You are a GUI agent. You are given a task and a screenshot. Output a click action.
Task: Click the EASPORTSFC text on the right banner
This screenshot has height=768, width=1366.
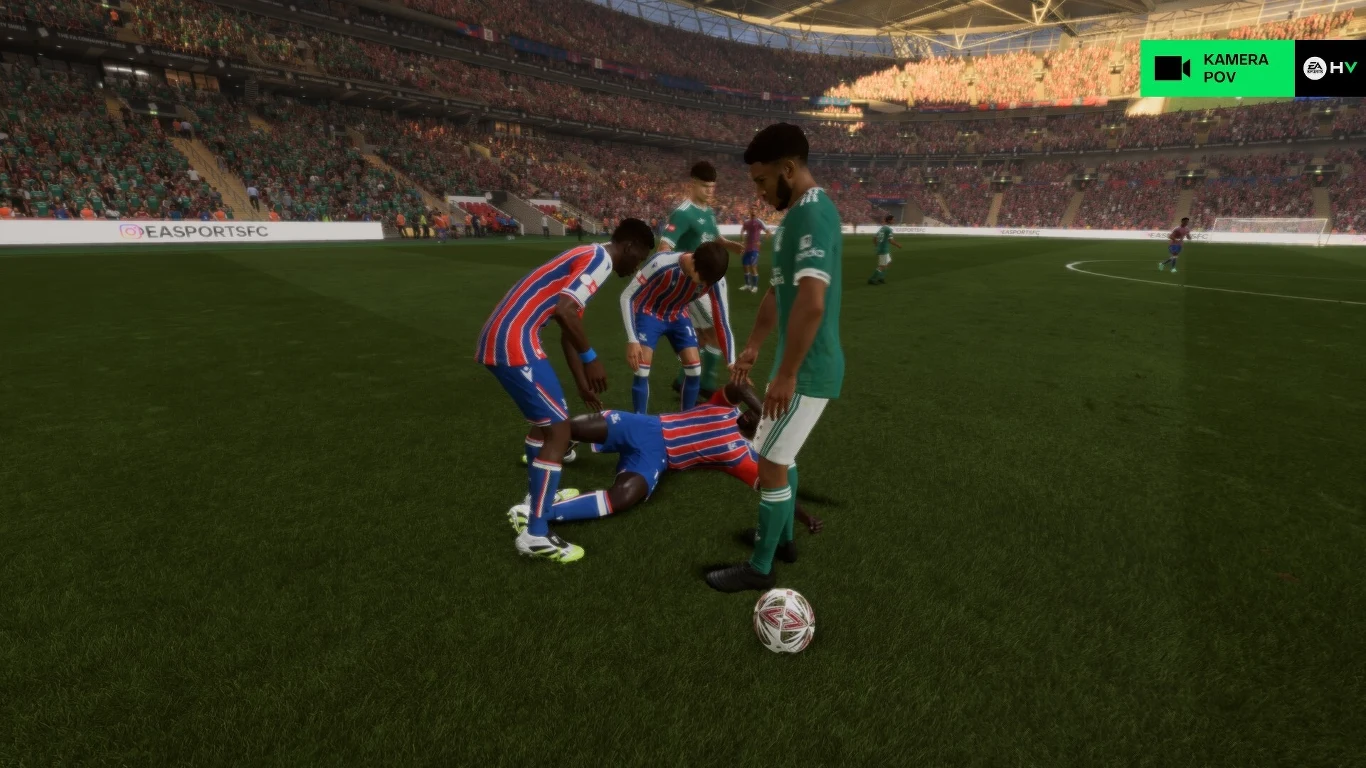point(1021,232)
